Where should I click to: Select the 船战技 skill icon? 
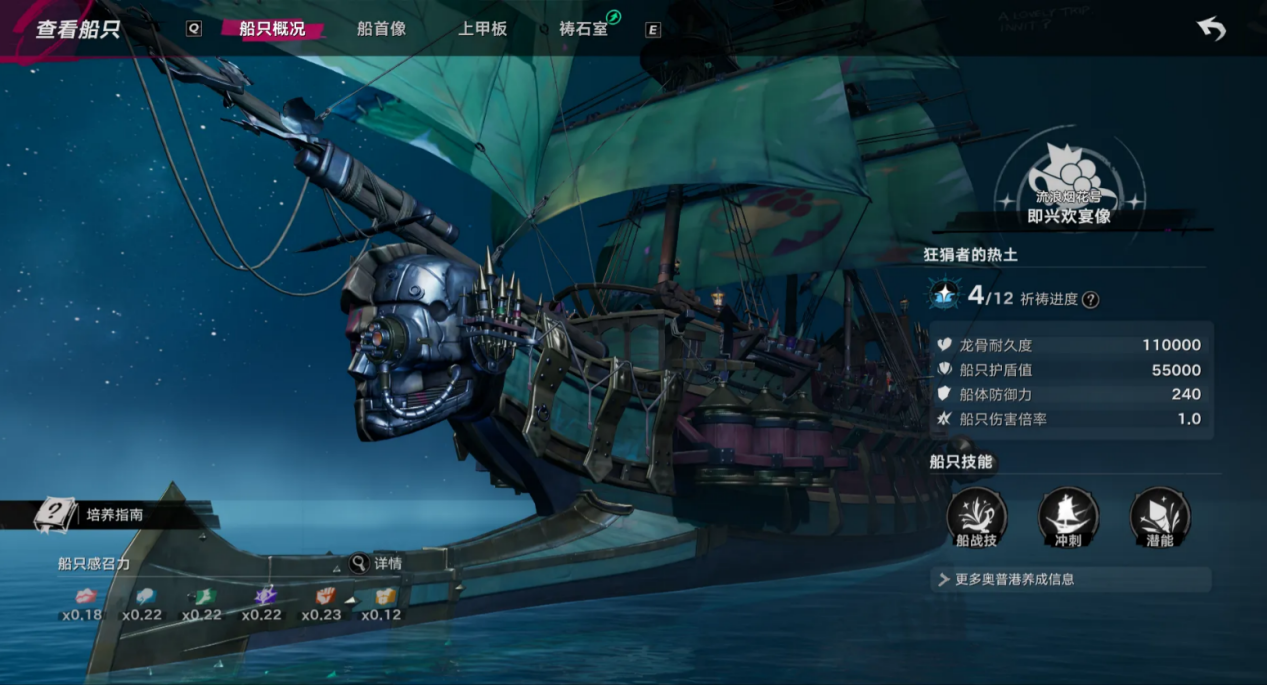click(976, 517)
